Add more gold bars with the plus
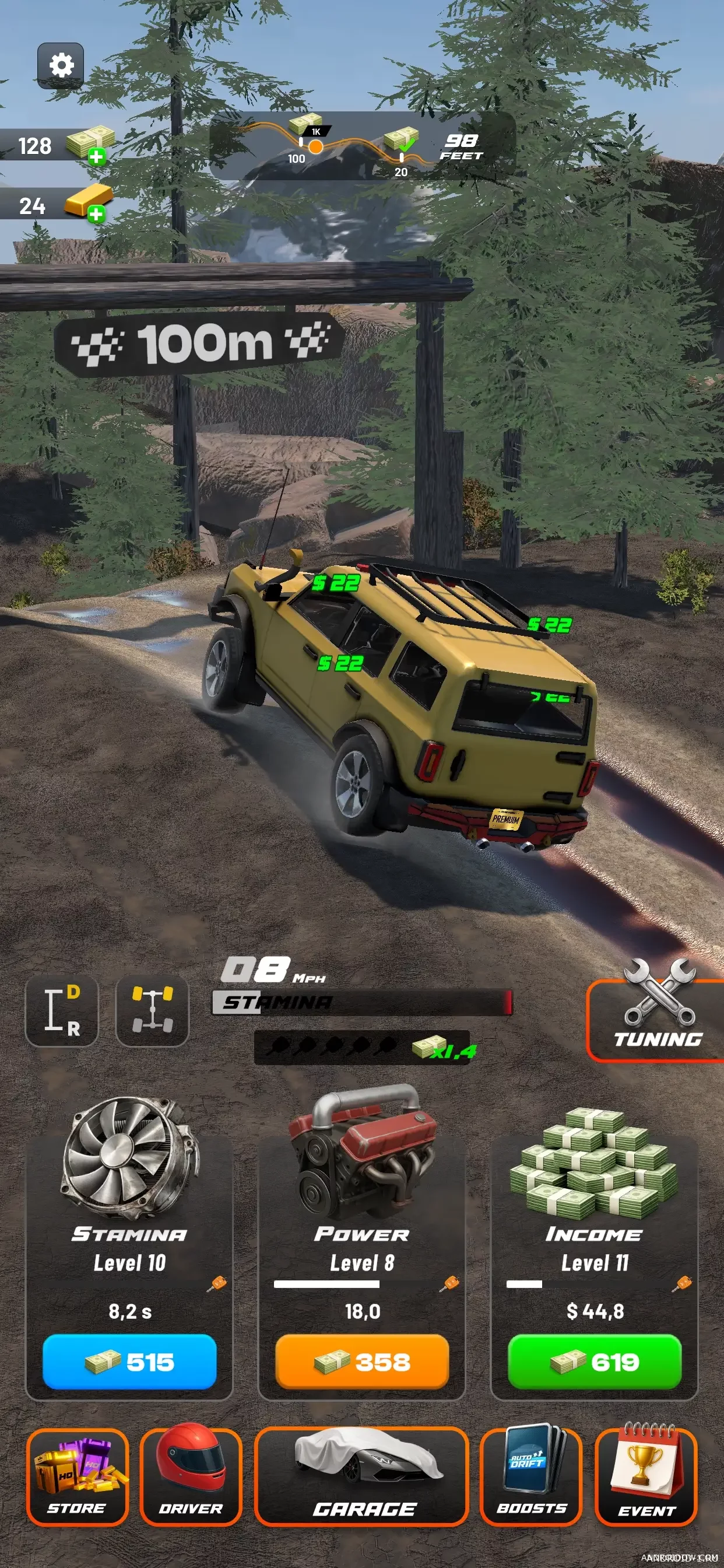This screenshot has height=1568, width=724. tap(96, 214)
